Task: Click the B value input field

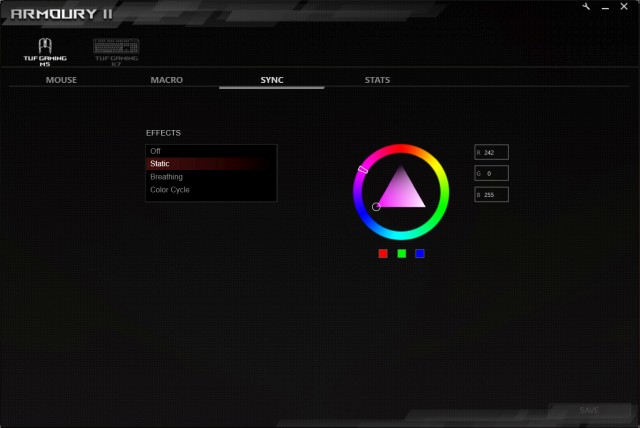Action: tap(494, 194)
